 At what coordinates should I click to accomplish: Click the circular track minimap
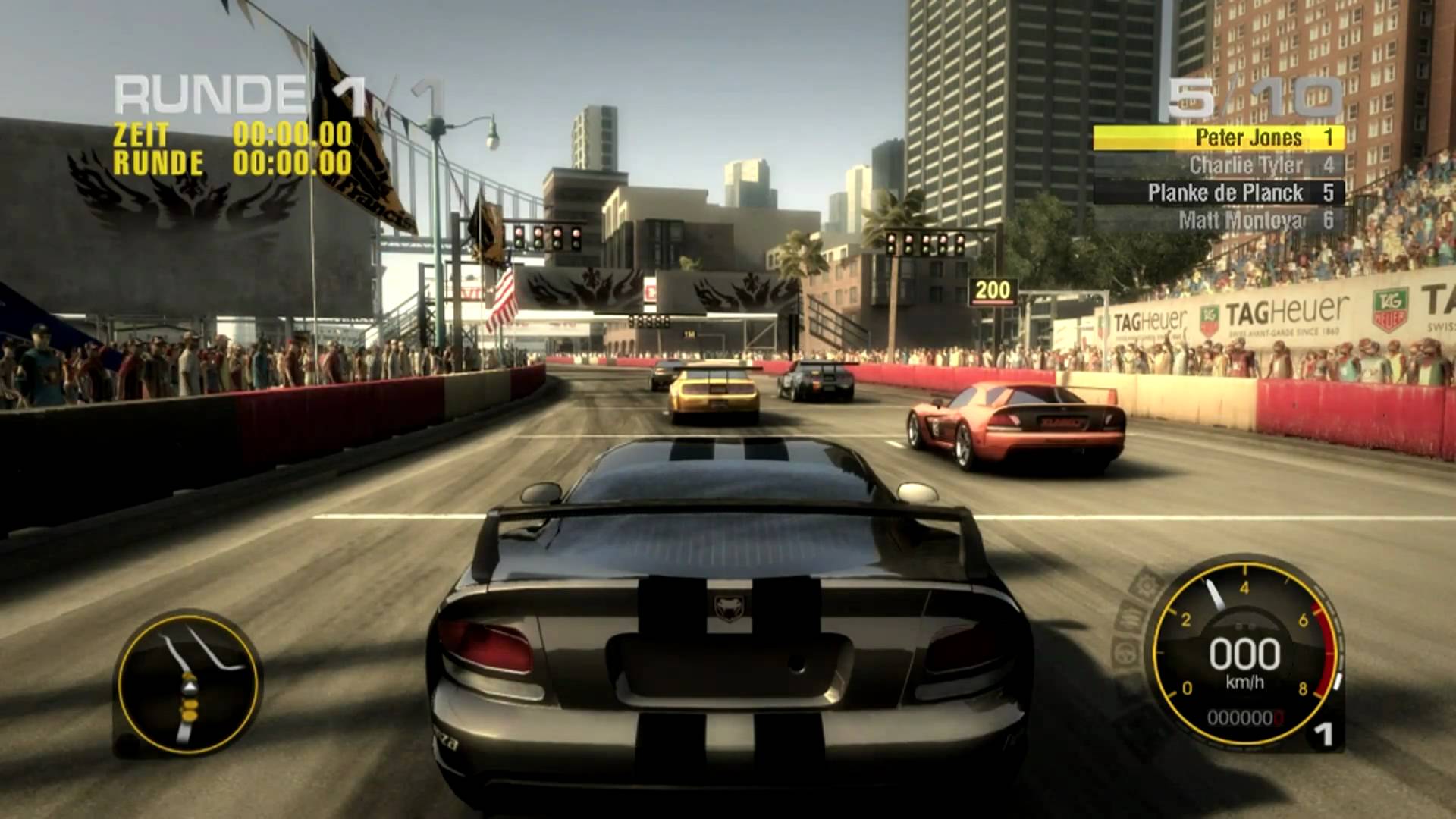click(x=188, y=683)
